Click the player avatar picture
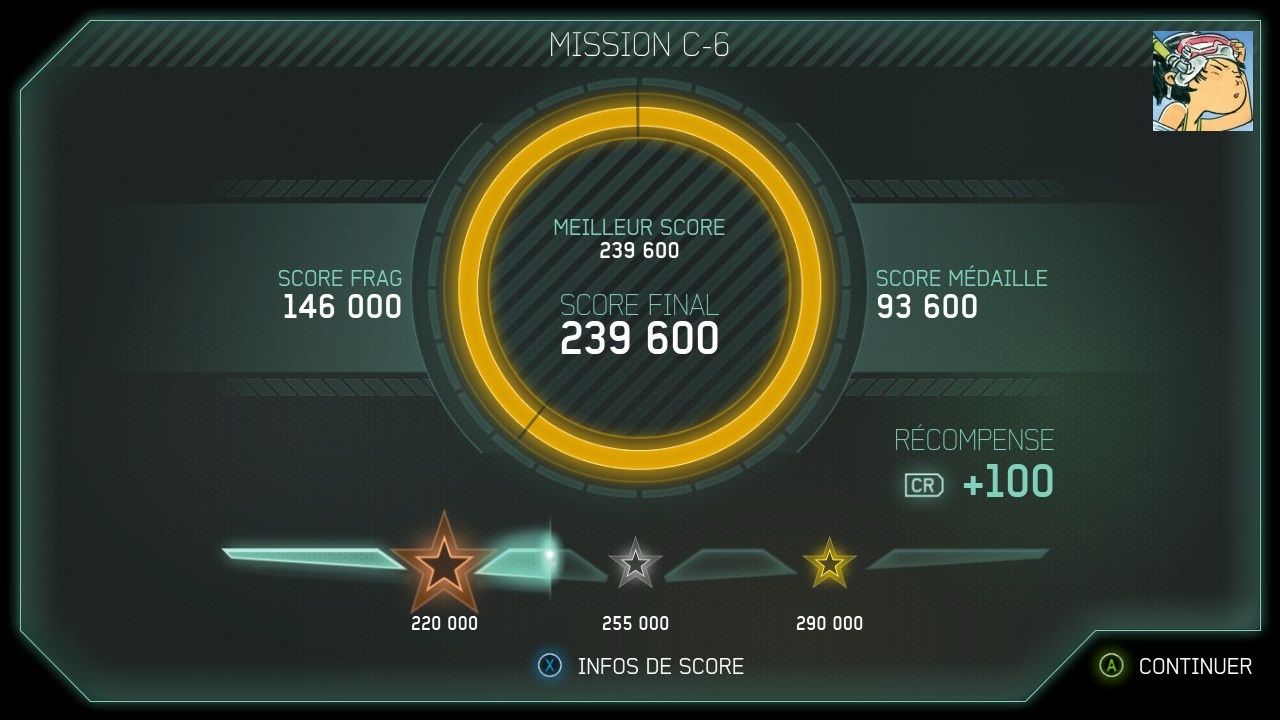The width and height of the screenshot is (1280, 720). (x=1202, y=81)
